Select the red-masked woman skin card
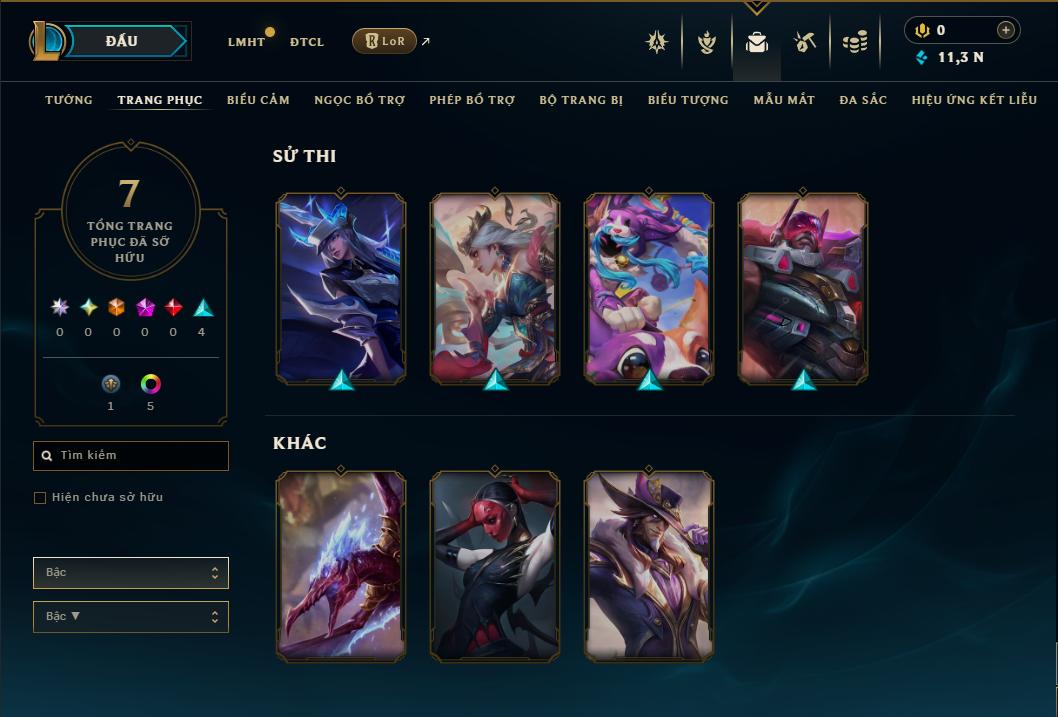1058x717 pixels. point(495,566)
